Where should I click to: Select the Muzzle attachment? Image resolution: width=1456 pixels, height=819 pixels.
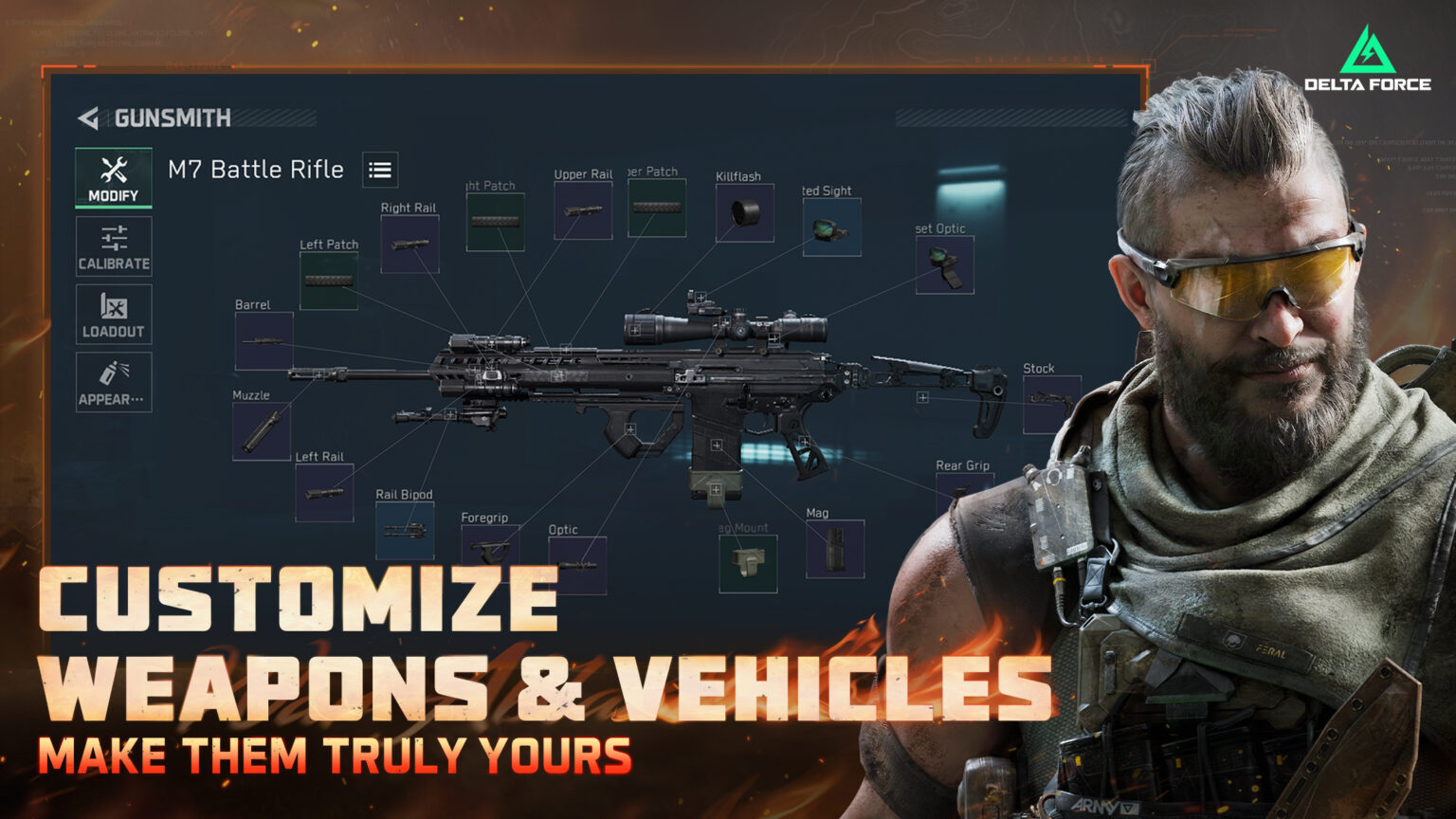point(263,431)
